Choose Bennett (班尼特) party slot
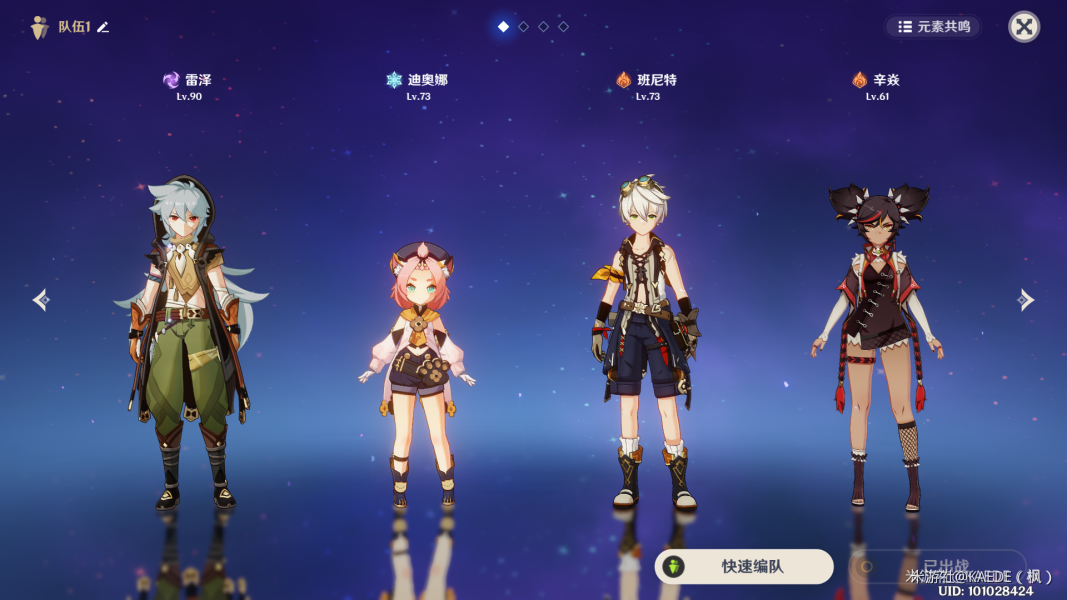 coord(646,340)
